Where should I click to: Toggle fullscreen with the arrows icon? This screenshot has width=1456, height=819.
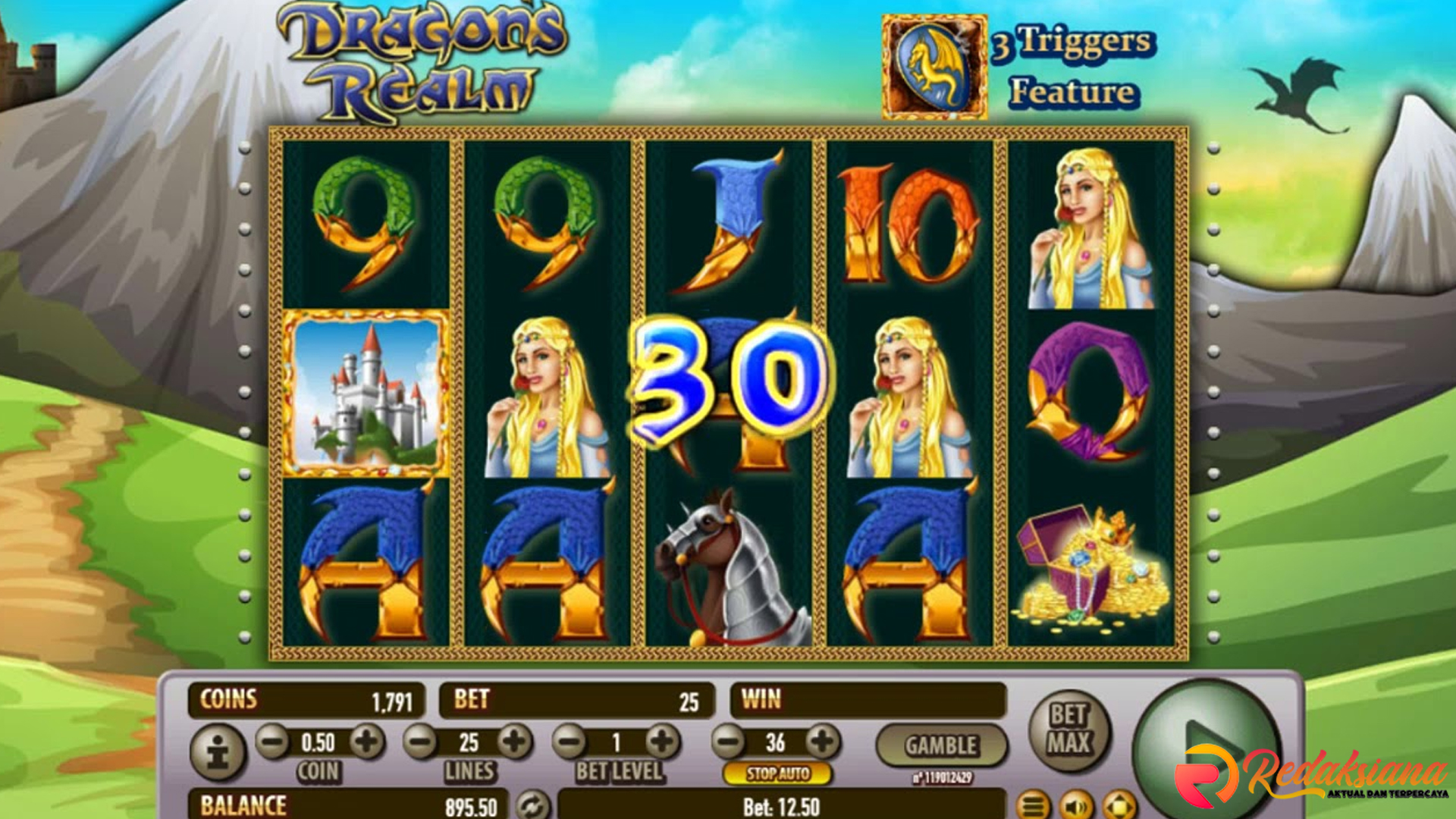coord(1119,805)
